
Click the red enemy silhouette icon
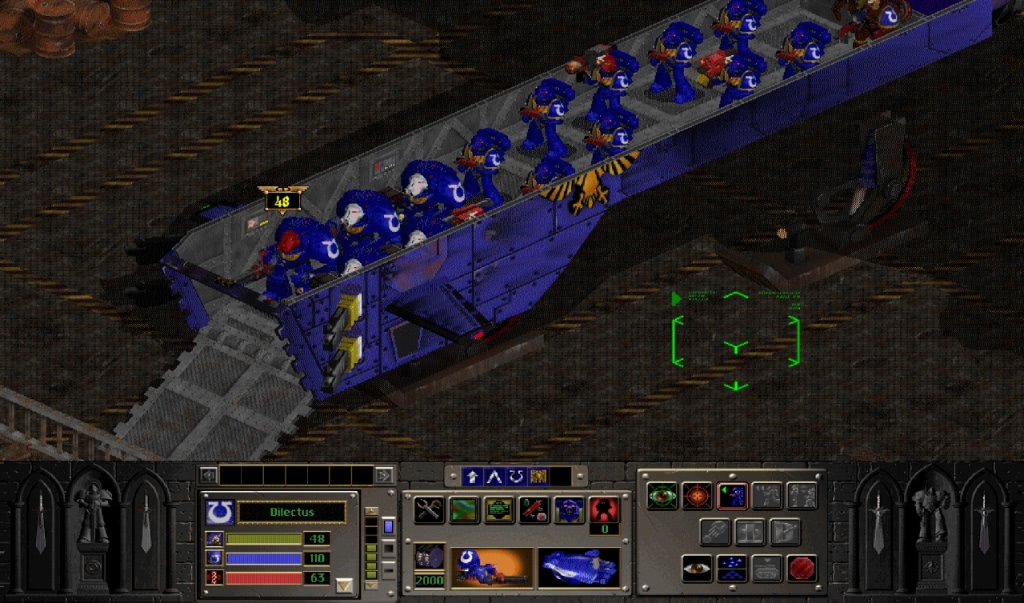(603, 508)
